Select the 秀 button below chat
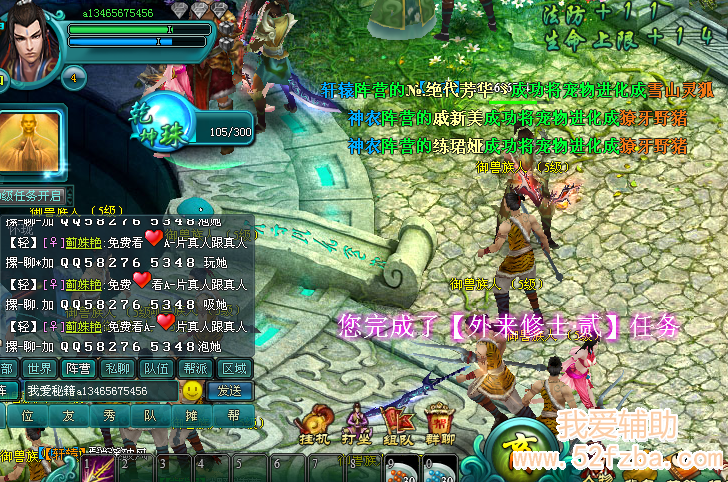728x482 pixels. pos(110,415)
